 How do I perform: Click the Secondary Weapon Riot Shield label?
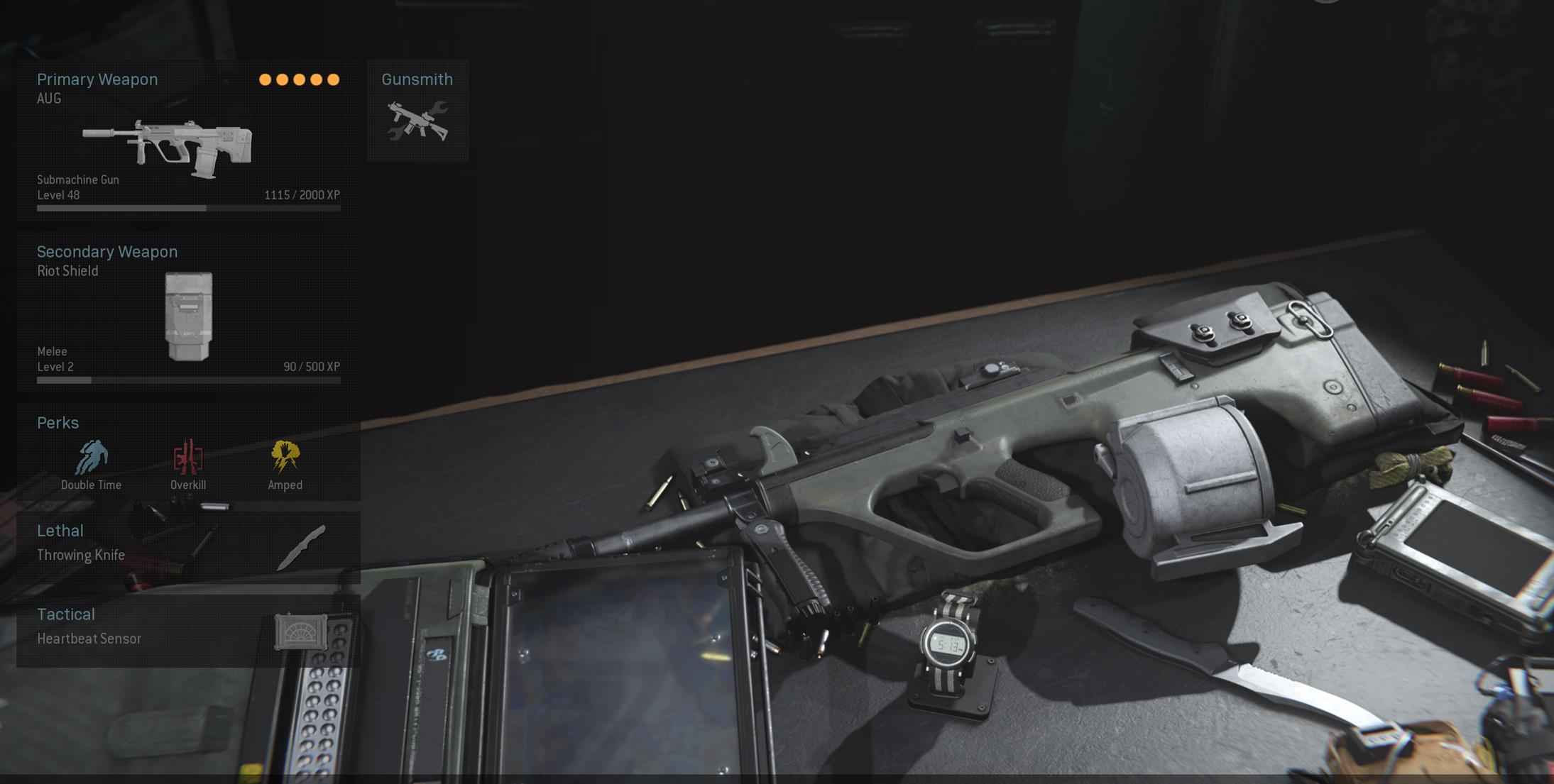tap(68, 270)
